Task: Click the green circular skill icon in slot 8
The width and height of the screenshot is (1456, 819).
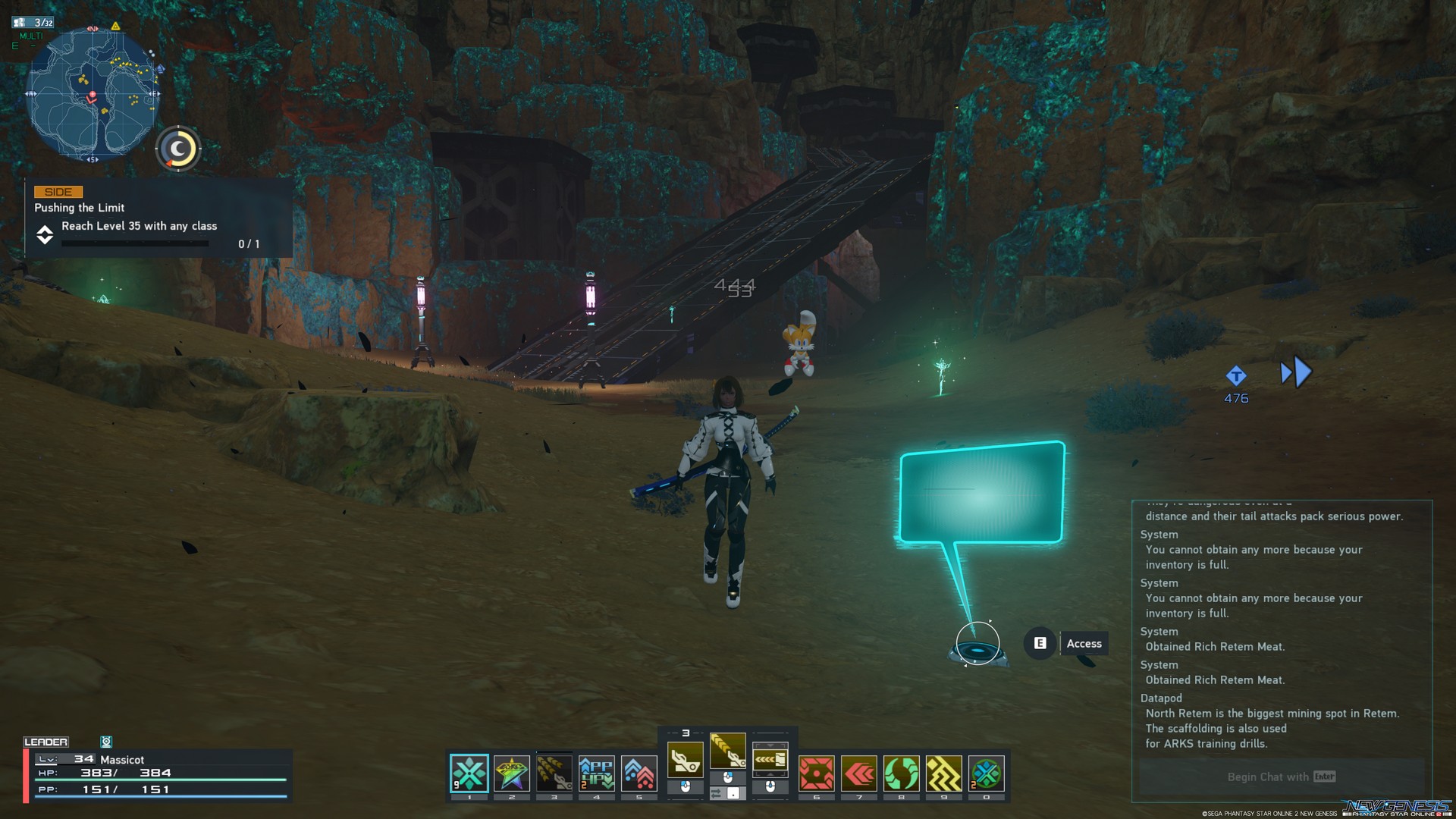Action: tap(900, 774)
